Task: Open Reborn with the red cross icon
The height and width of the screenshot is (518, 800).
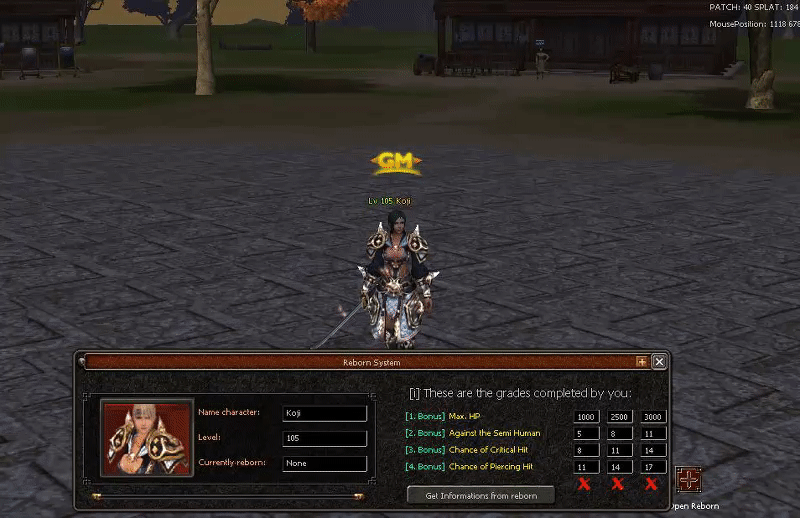Action: tap(688, 480)
